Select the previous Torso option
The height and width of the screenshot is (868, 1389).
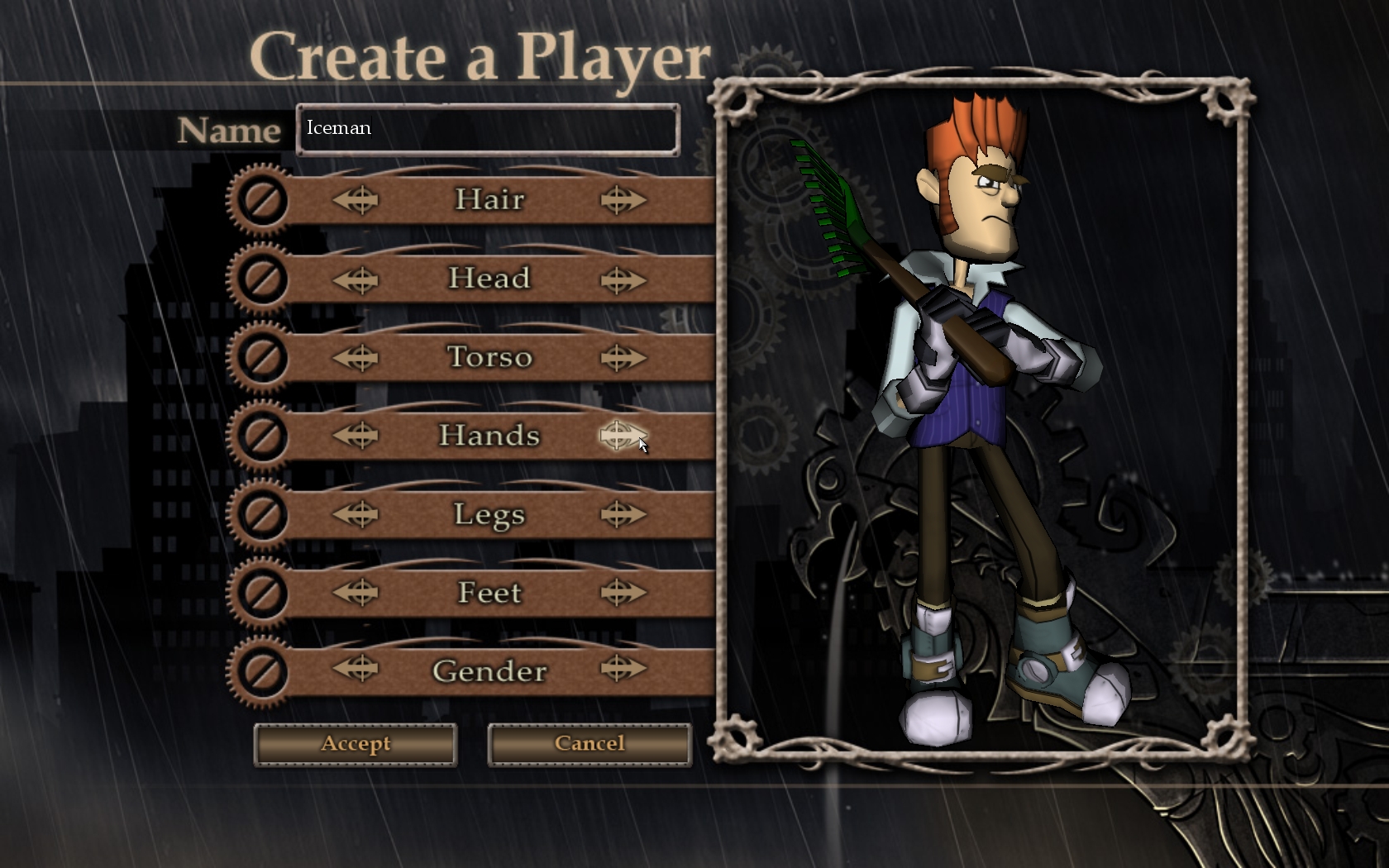pos(356,358)
